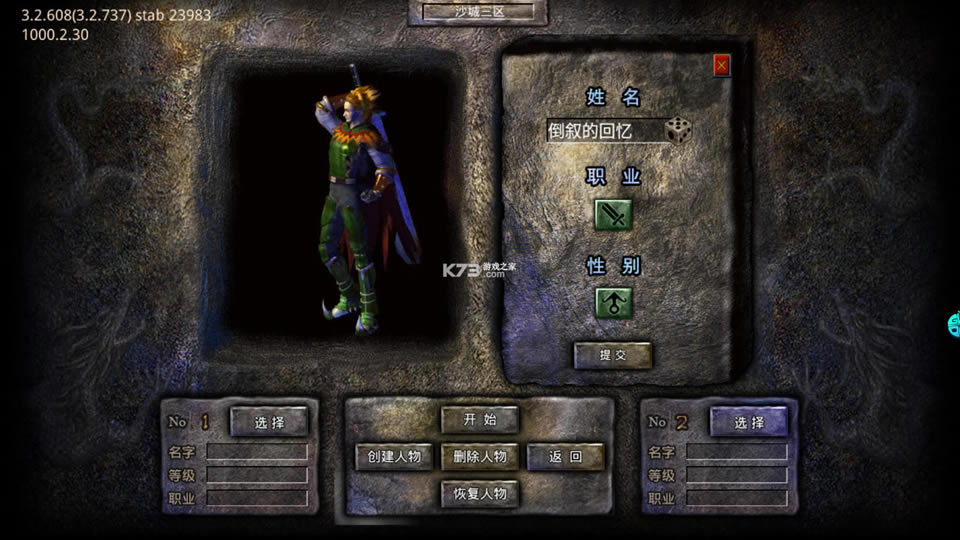960x540 pixels.
Task: Click 删除人物 to delete a character
Action: [x=480, y=457]
